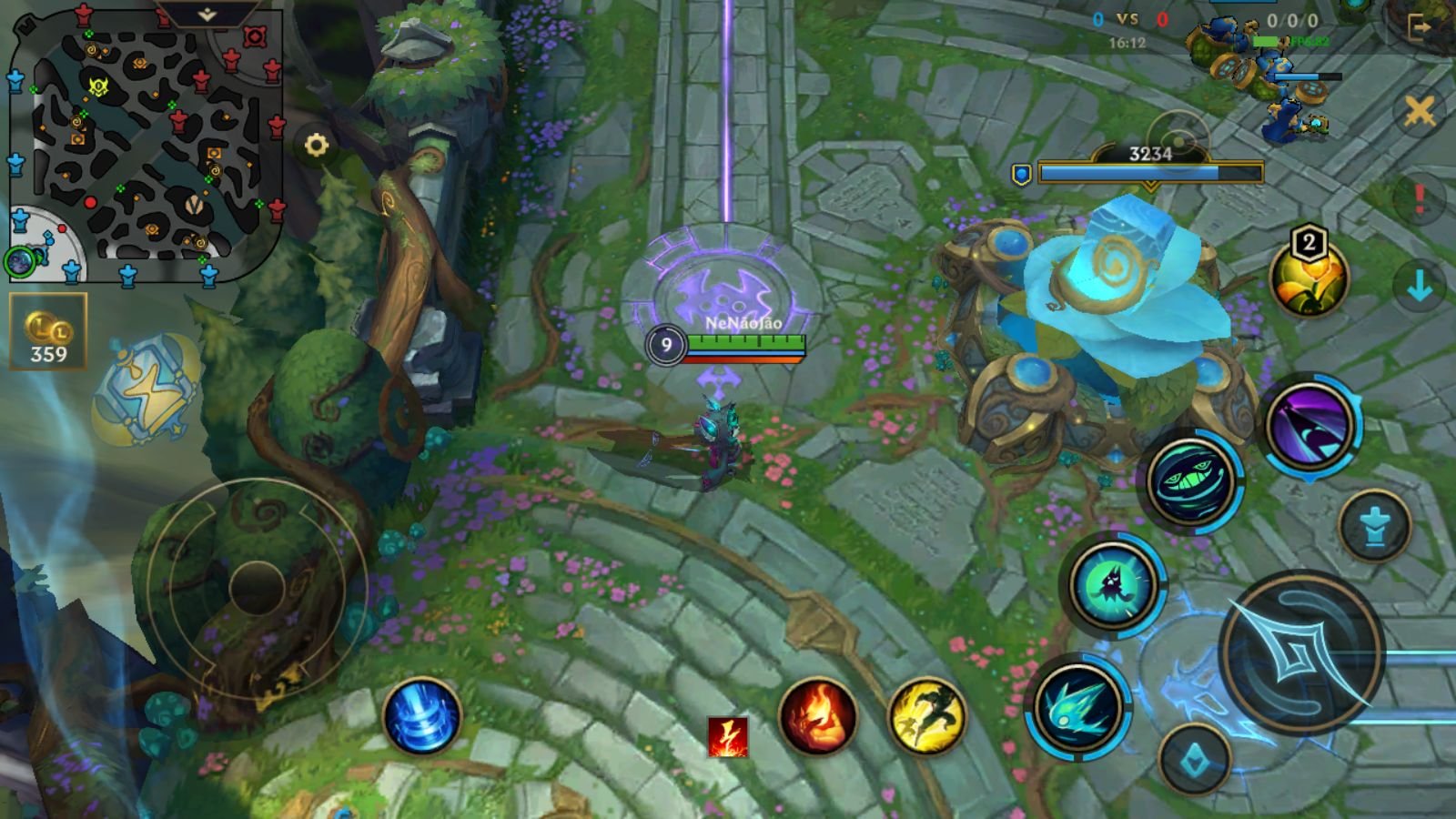Tap the turret health bar showing 3234
Viewport: 1456px width, 819px height.
click(1151, 168)
